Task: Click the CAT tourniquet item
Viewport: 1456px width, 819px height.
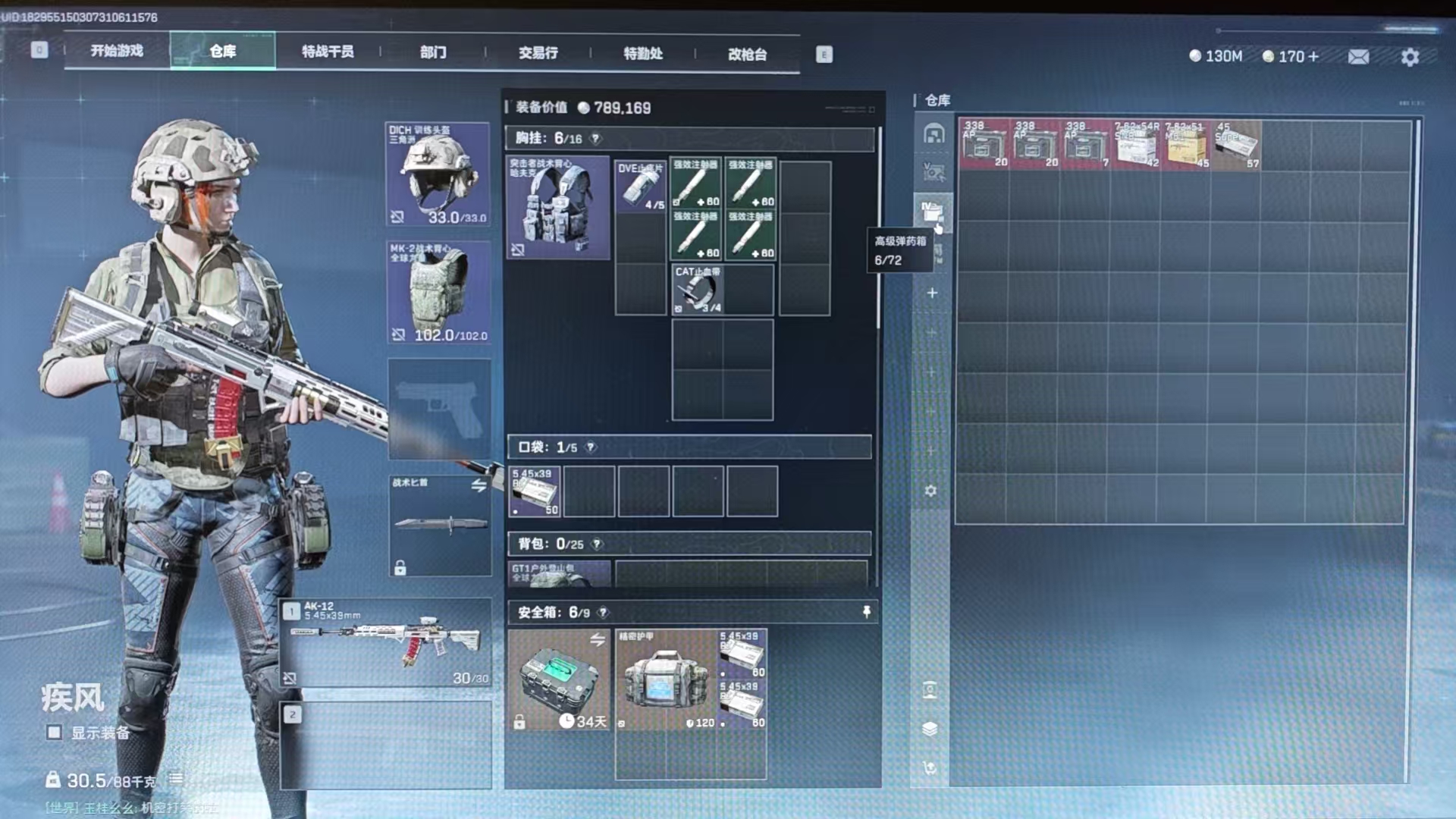Action: point(696,289)
